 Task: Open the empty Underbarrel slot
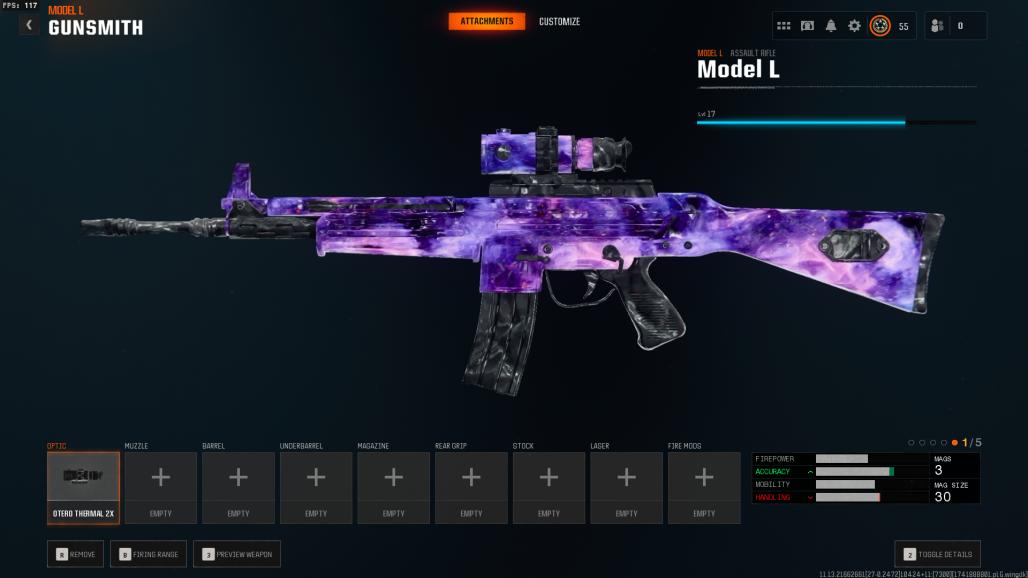[x=316, y=487]
